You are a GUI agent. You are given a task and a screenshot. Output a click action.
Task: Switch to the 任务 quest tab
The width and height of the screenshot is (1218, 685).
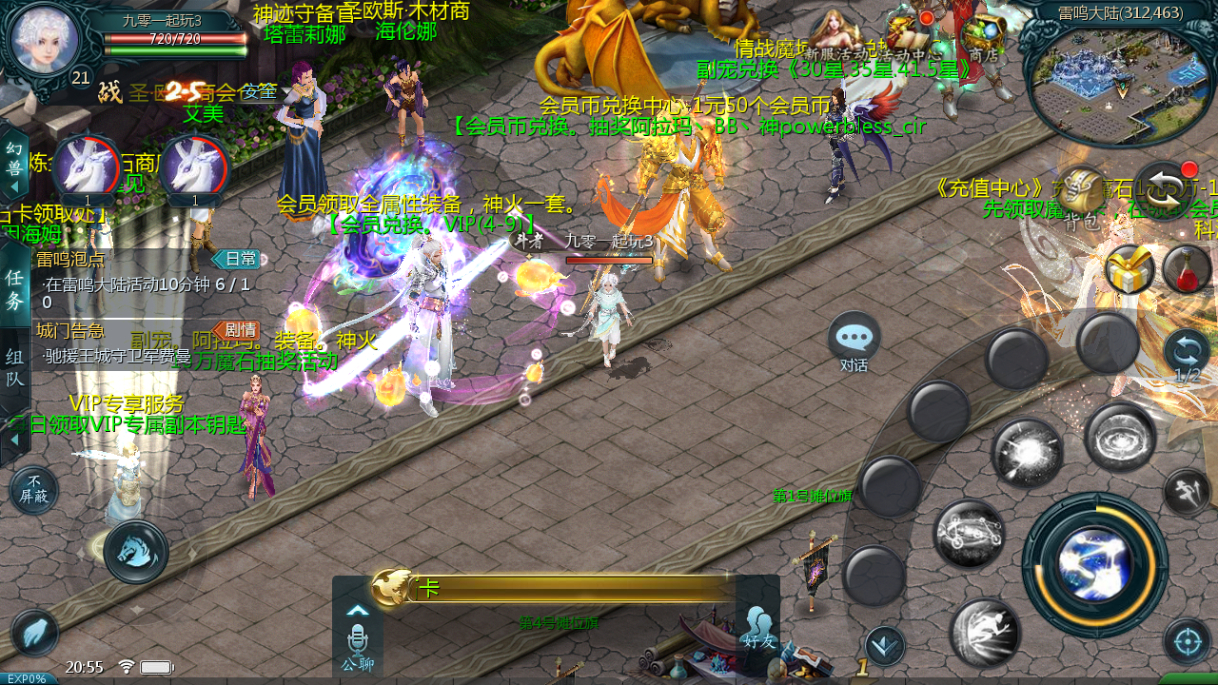point(15,289)
